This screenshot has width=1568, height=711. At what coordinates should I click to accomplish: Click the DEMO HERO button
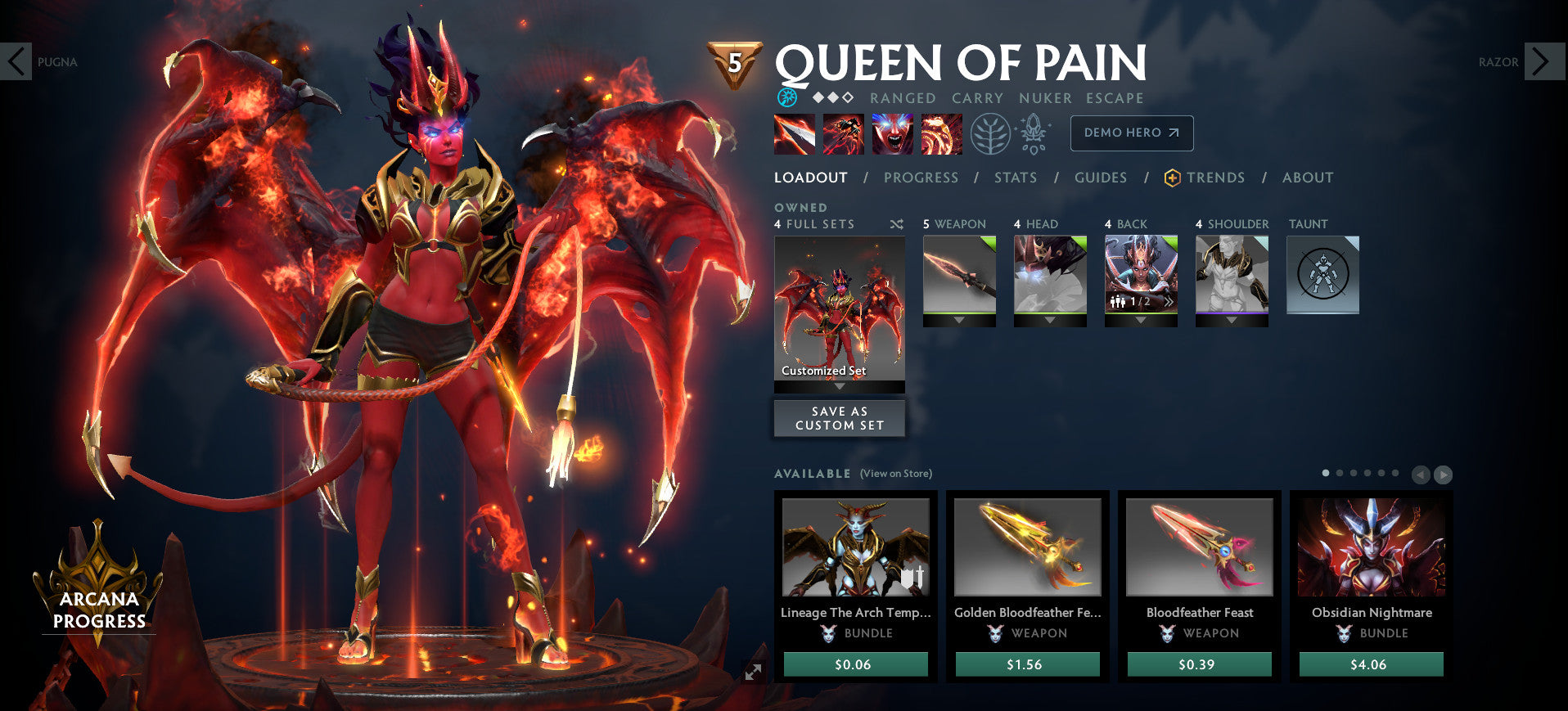tap(1131, 133)
